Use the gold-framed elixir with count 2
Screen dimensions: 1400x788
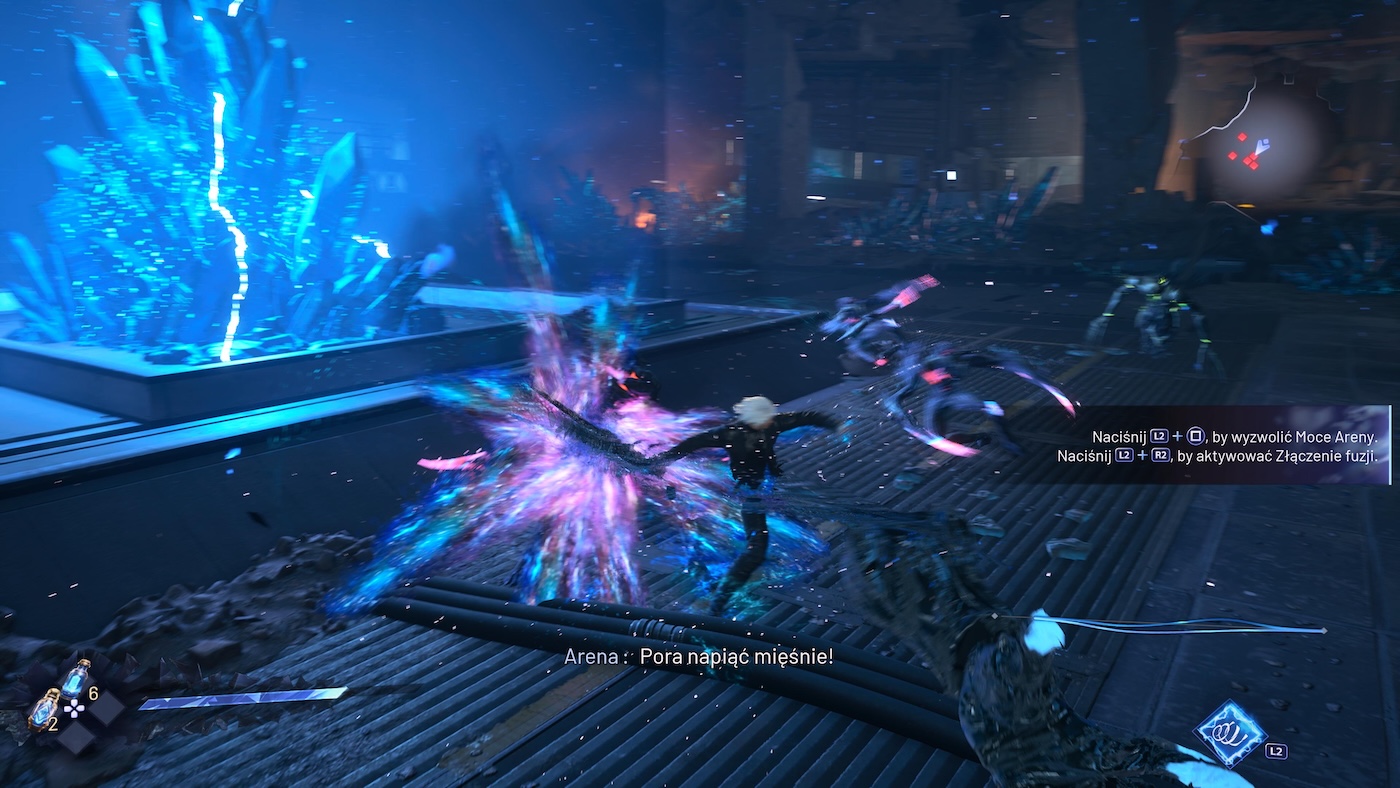tap(43, 709)
